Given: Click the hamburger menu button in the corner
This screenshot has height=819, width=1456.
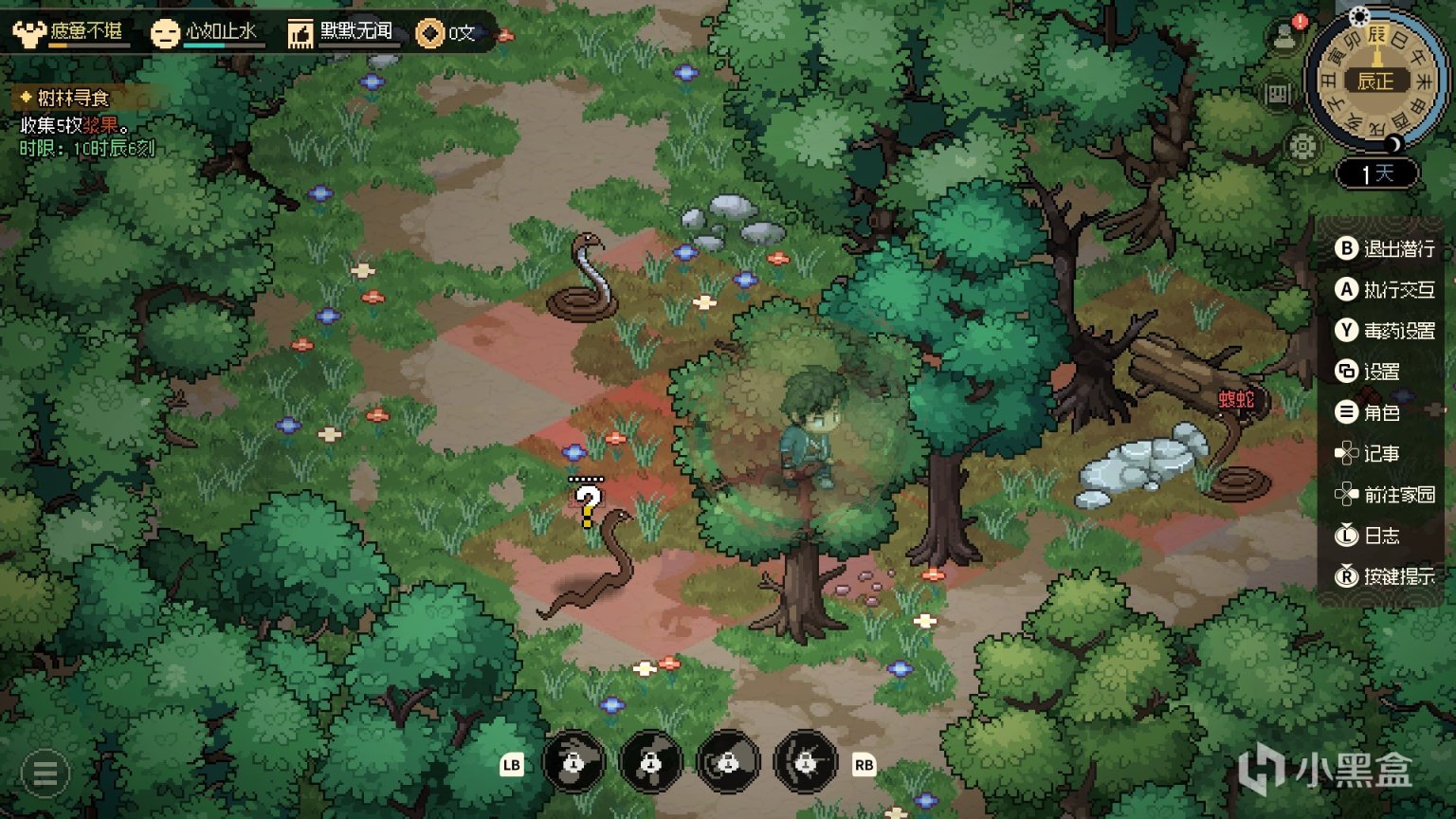Looking at the screenshot, I should (x=45, y=773).
